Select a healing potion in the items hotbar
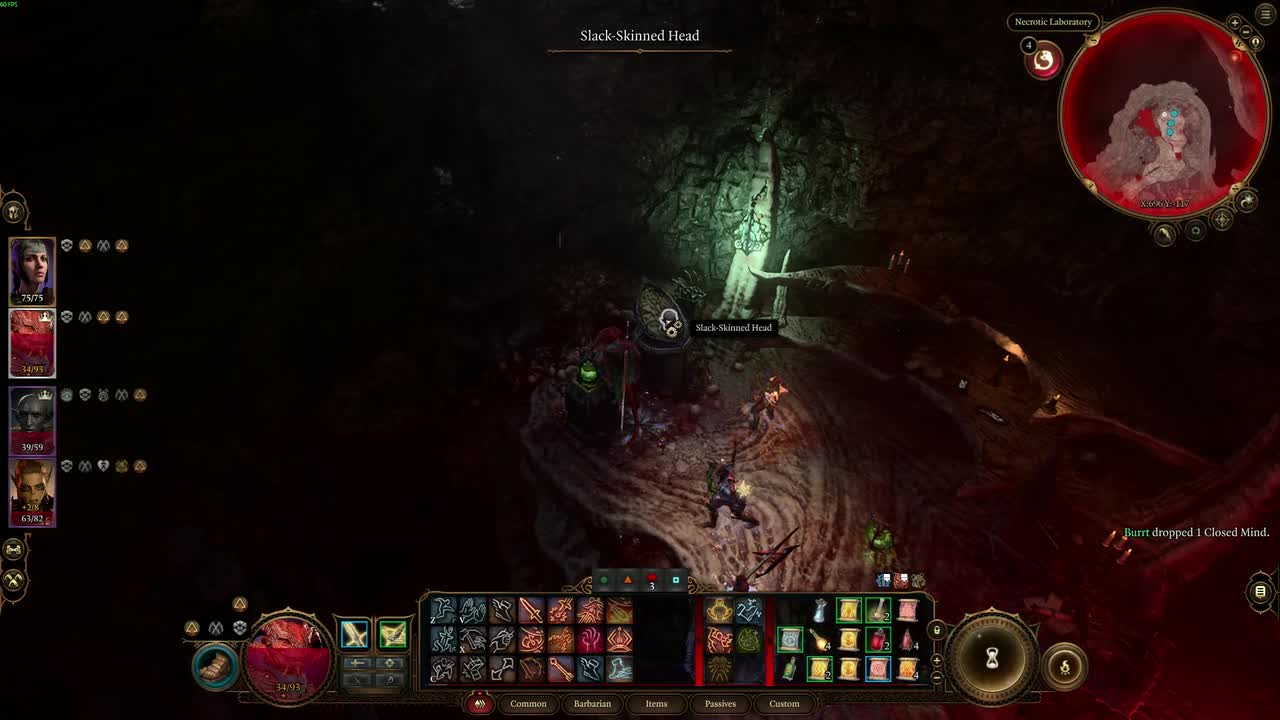This screenshot has height=720, width=1280. point(878,639)
